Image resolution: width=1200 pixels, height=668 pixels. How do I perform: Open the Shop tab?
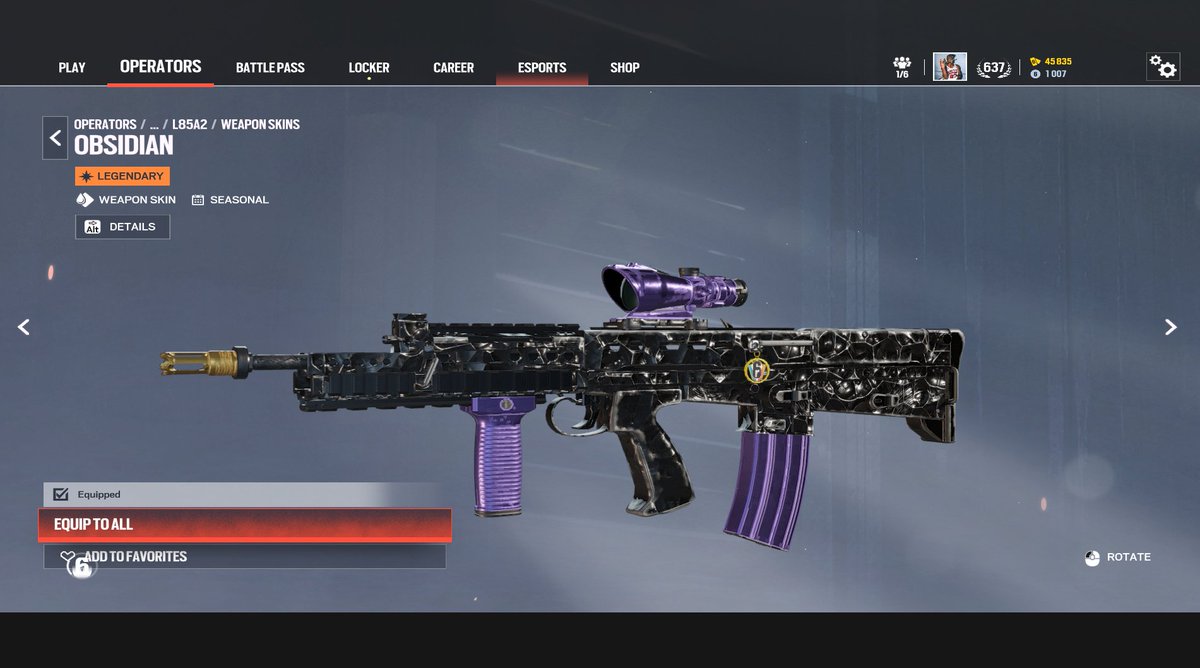[x=624, y=68]
